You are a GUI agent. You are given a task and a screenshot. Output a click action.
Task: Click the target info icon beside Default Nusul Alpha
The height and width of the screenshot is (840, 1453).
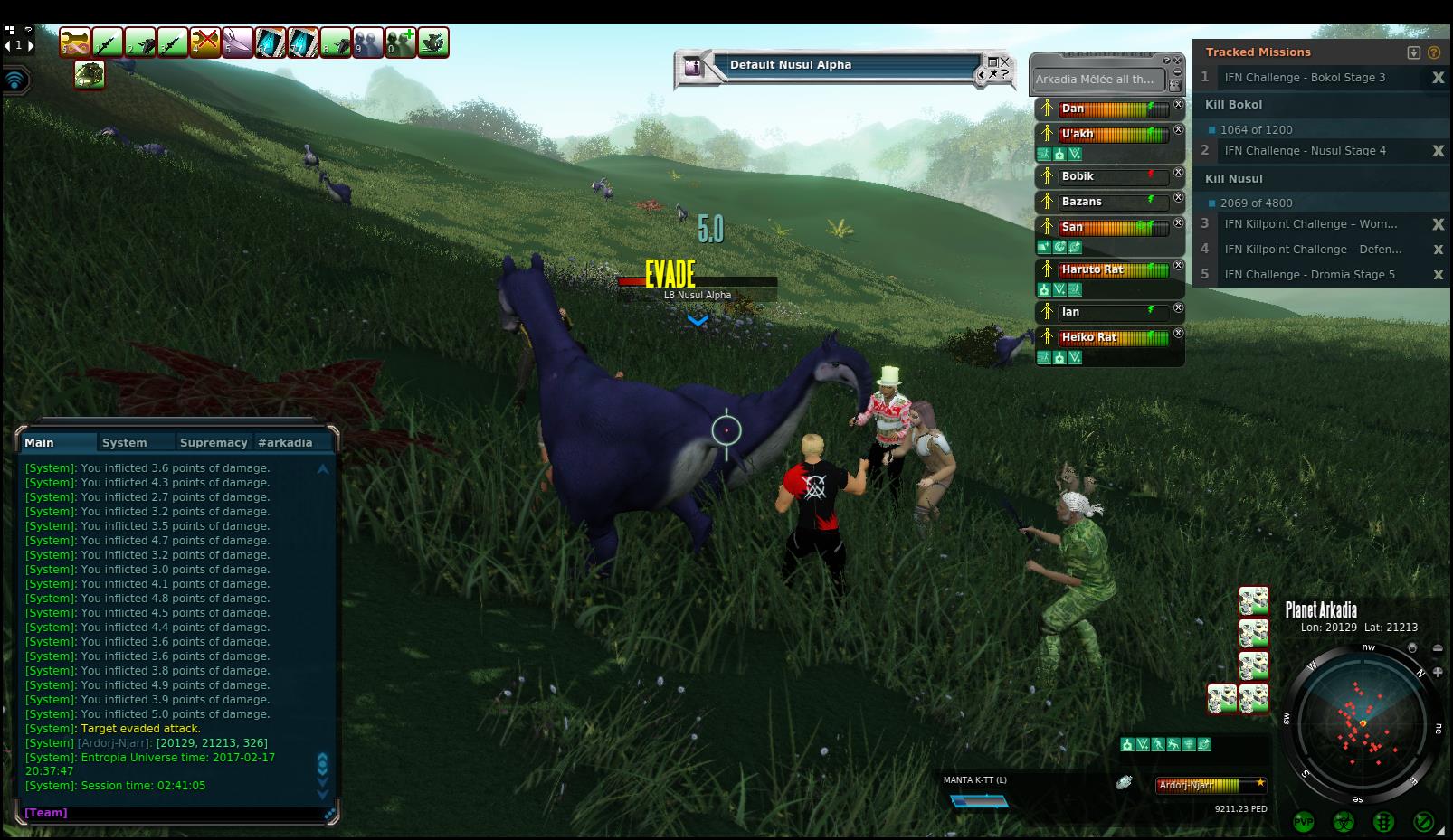(693, 66)
